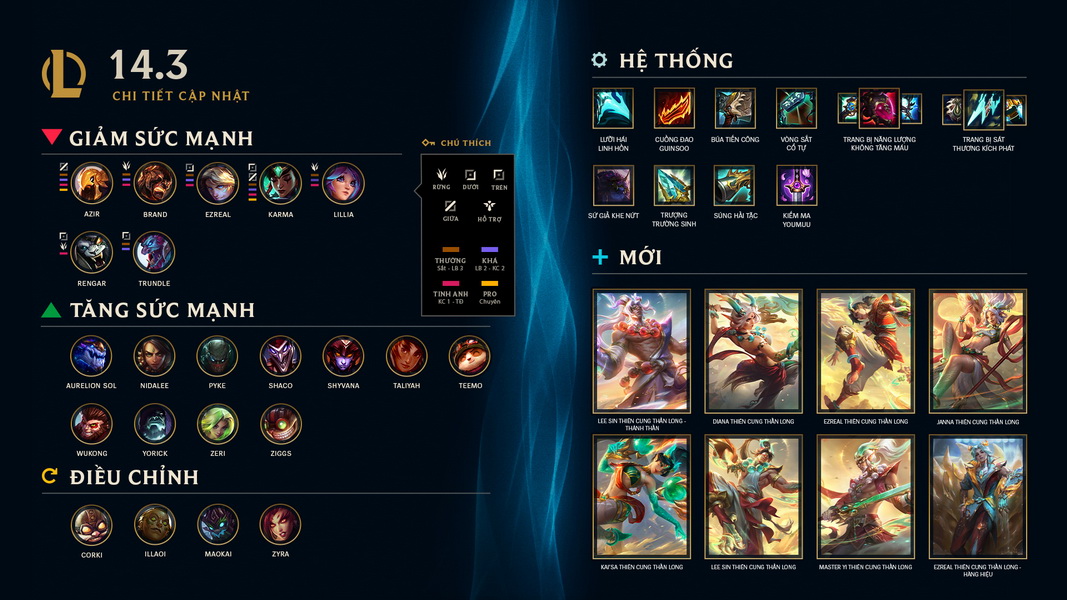
Task: Click the Cuồng Đao Guinsoo item icon
Action: (674, 108)
